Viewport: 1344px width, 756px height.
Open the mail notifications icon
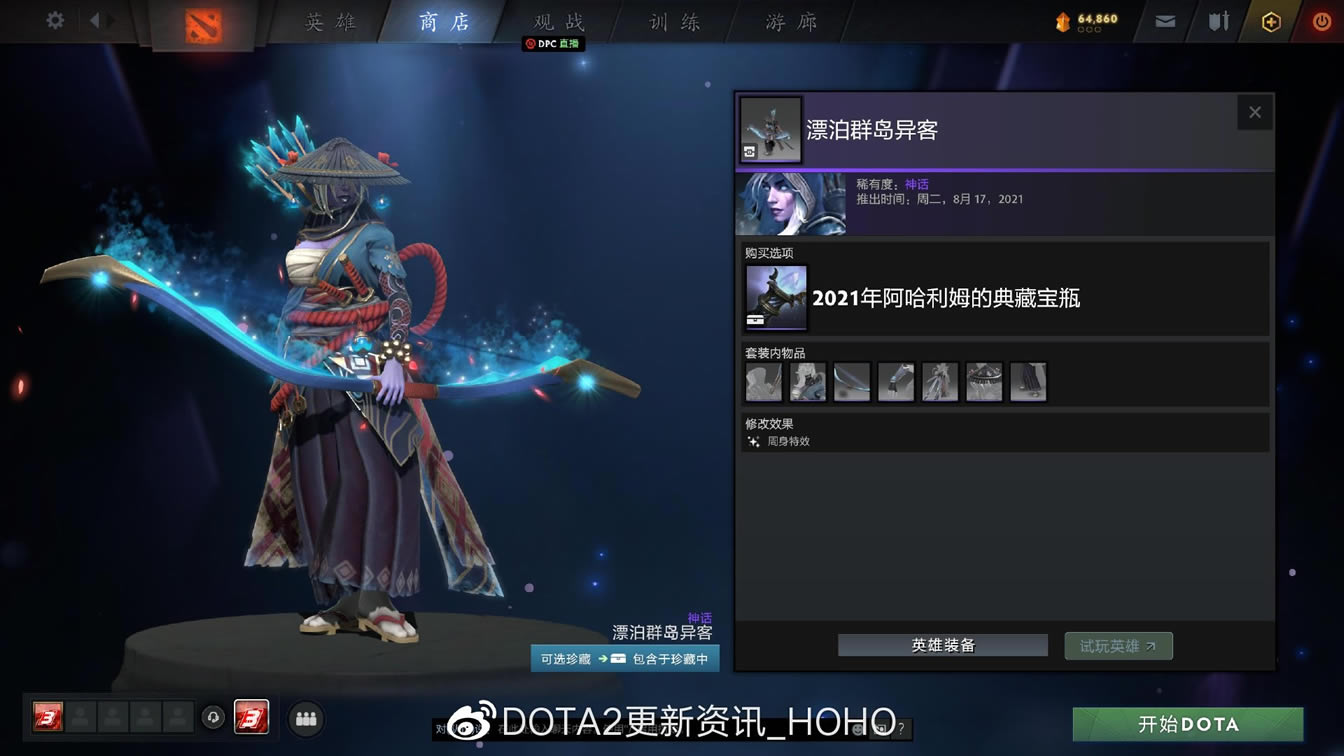pos(1163,20)
